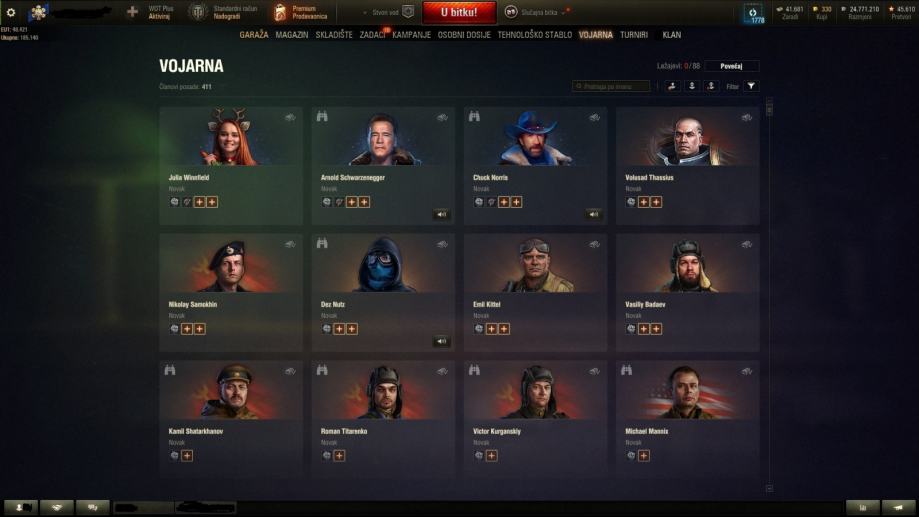Viewport: 919px width, 517px height.
Task: Go to the Kampanje tab
Action: click(412, 35)
